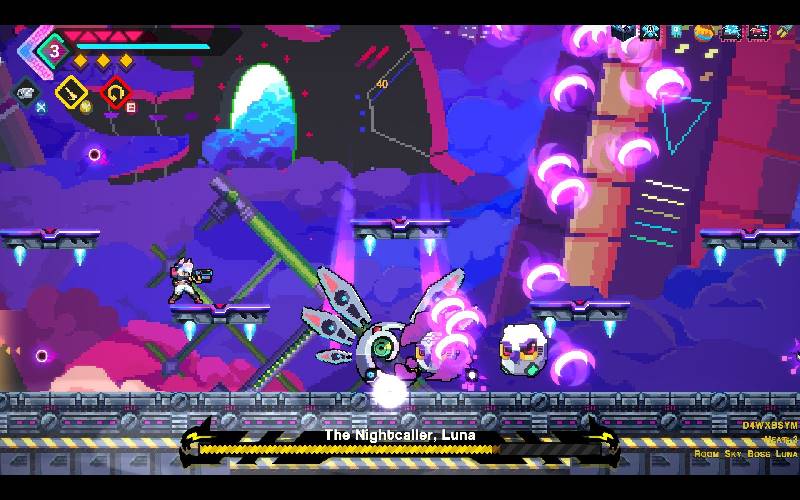Activate the red diamond spin ability
Image resolution: width=800 pixels, height=500 pixels.
[x=115, y=92]
